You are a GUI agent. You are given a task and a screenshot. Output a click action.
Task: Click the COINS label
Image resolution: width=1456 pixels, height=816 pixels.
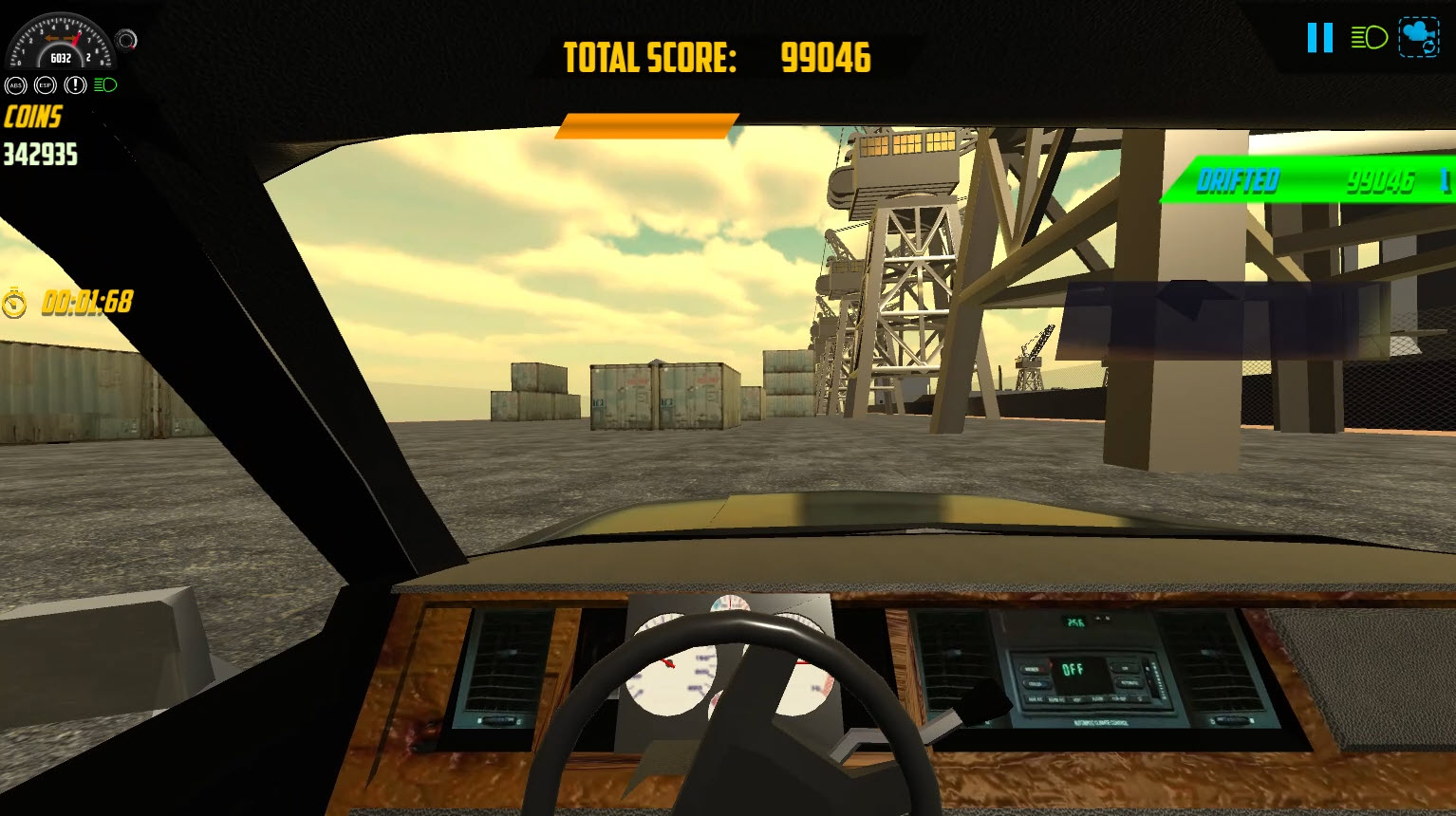[x=31, y=118]
